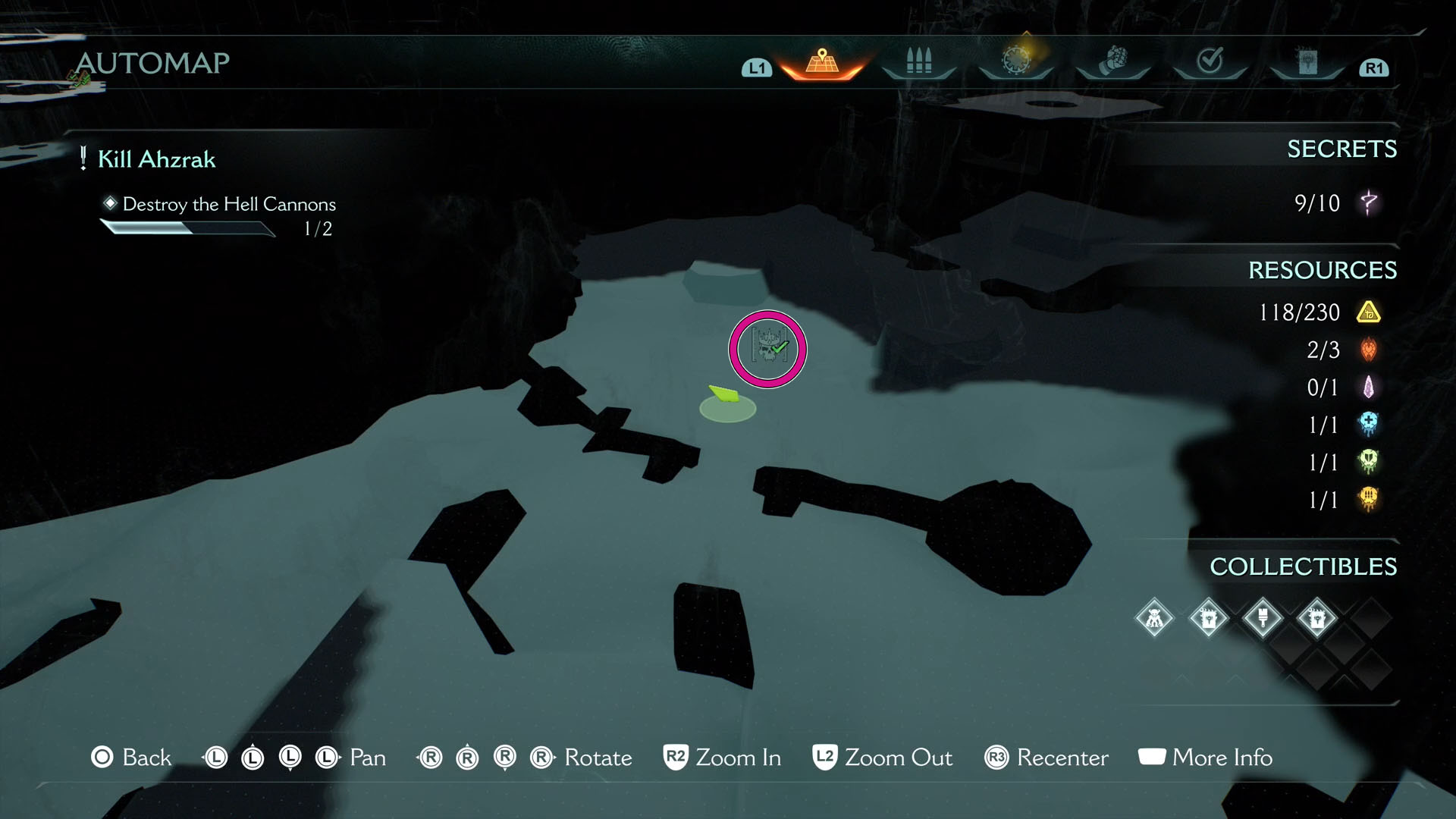Click the paintbrush collectible icon
Image resolution: width=1456 pixels, height=819 pixels.
(1263, 618)
